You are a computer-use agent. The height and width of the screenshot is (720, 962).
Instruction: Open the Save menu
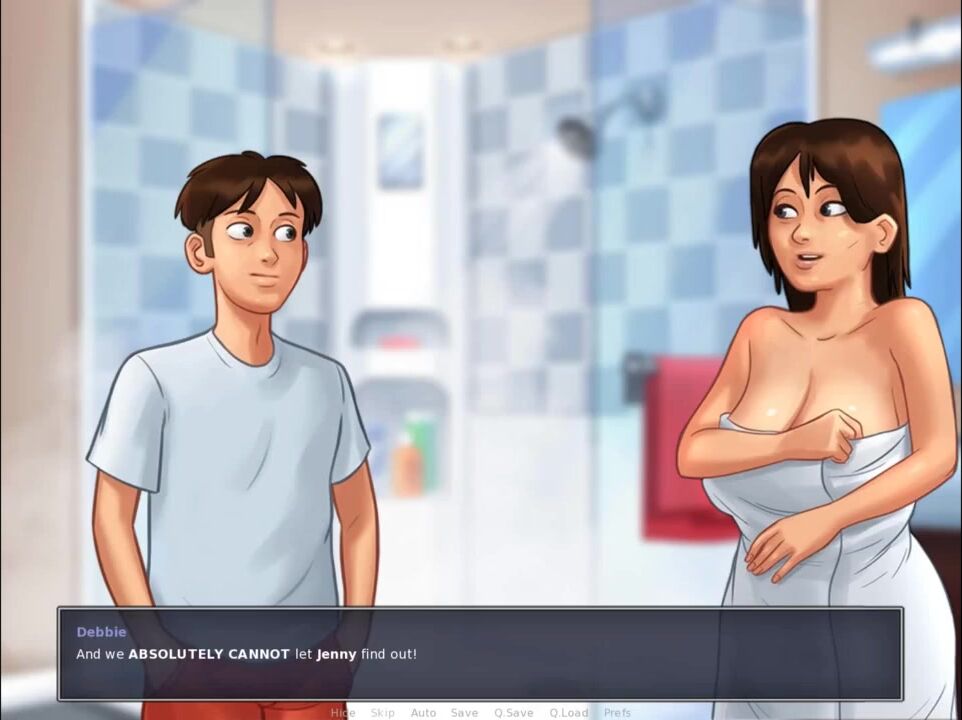[464, 713]
